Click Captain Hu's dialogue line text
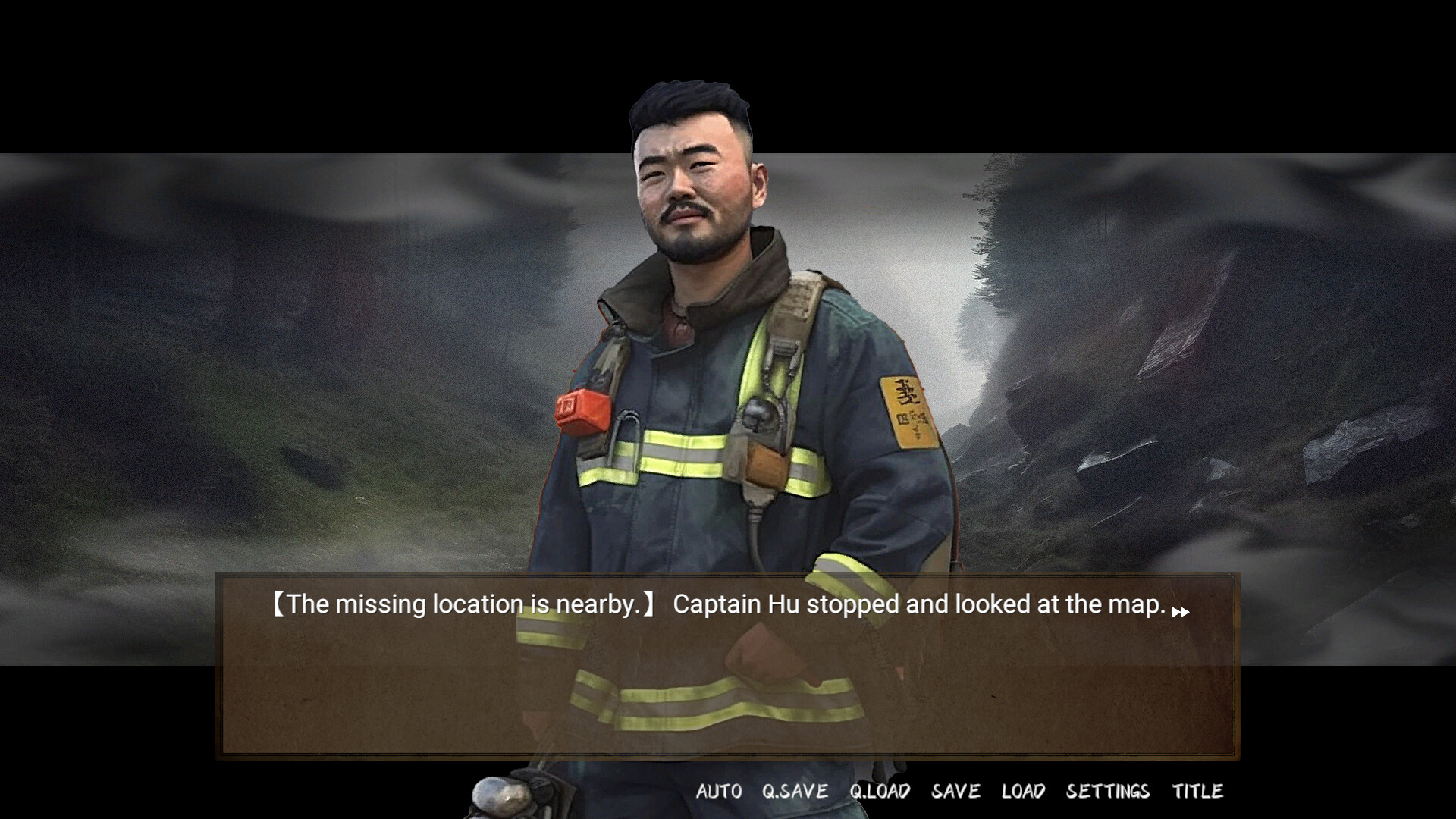 tap(720, 604)
